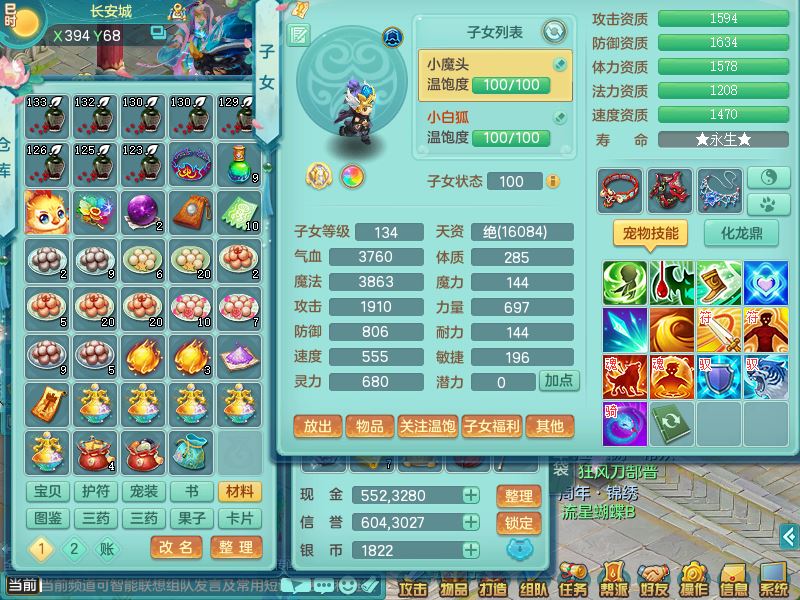
Task: Open 子女福利 benefits
Action: point(491,427)
